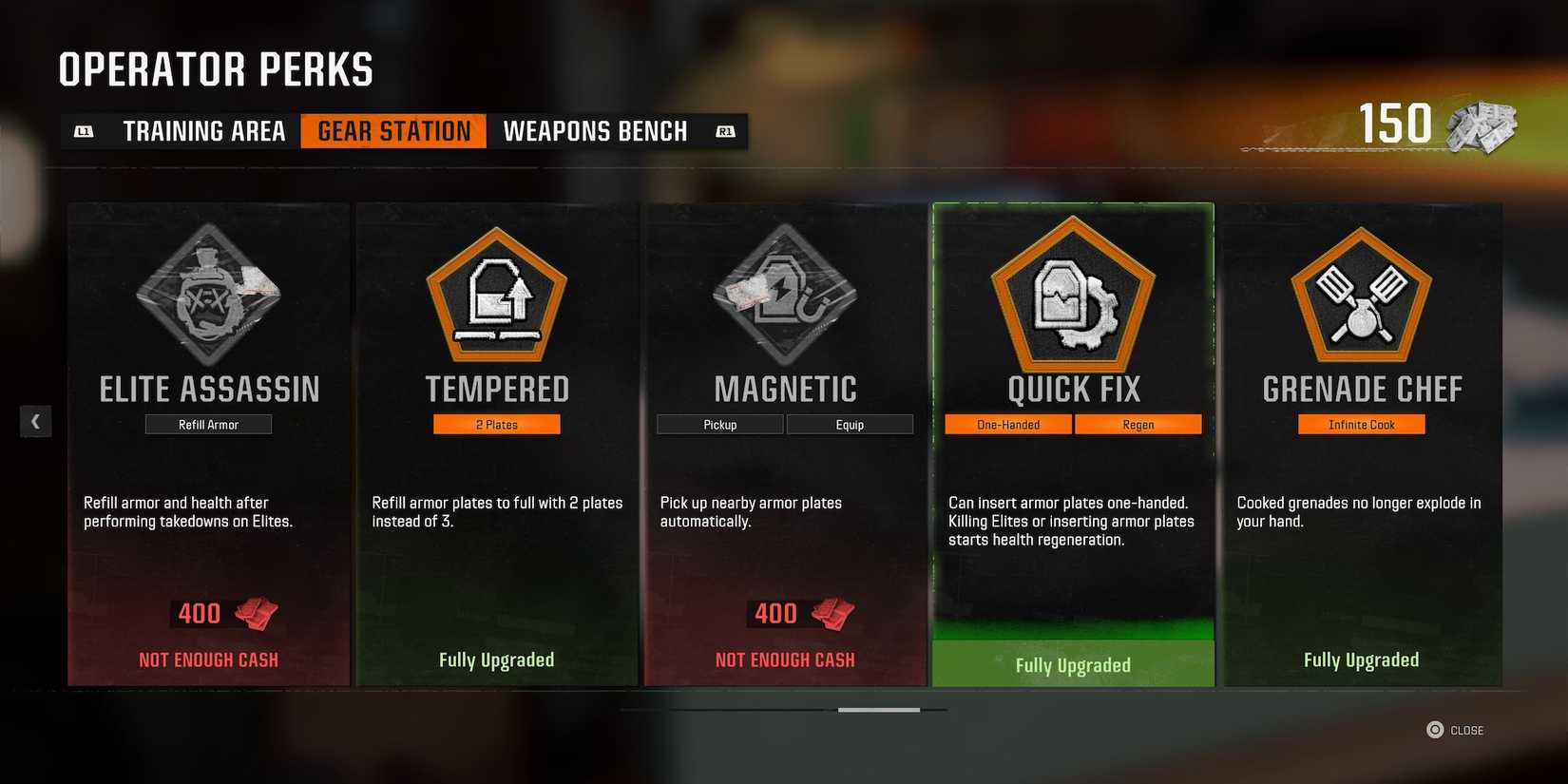Viewport: 1568px width, 784px height.
Task: Toggle the Equip option for Magnetic
Action: coord(850,424)
